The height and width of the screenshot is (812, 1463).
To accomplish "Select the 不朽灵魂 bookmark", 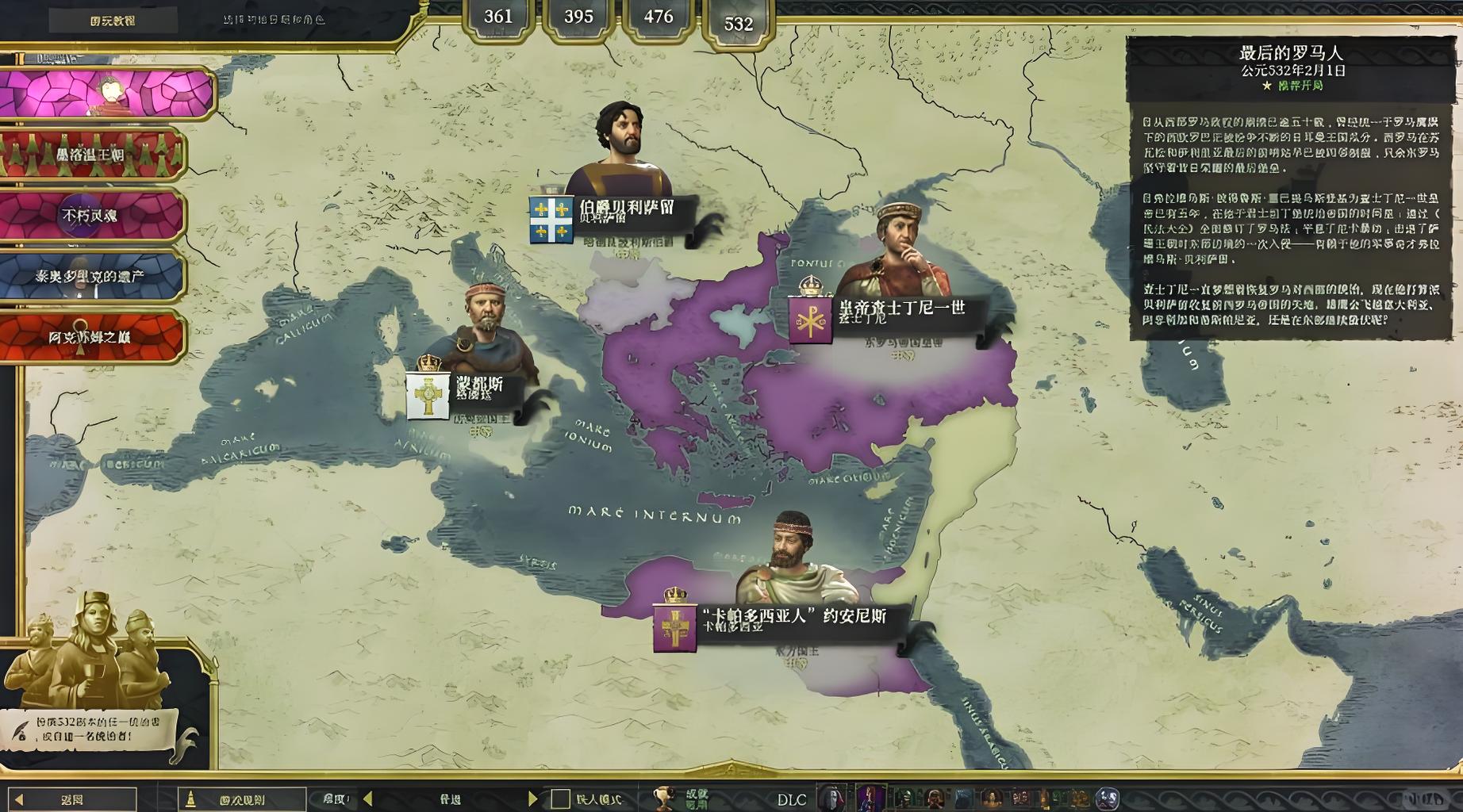I will 91,215.
